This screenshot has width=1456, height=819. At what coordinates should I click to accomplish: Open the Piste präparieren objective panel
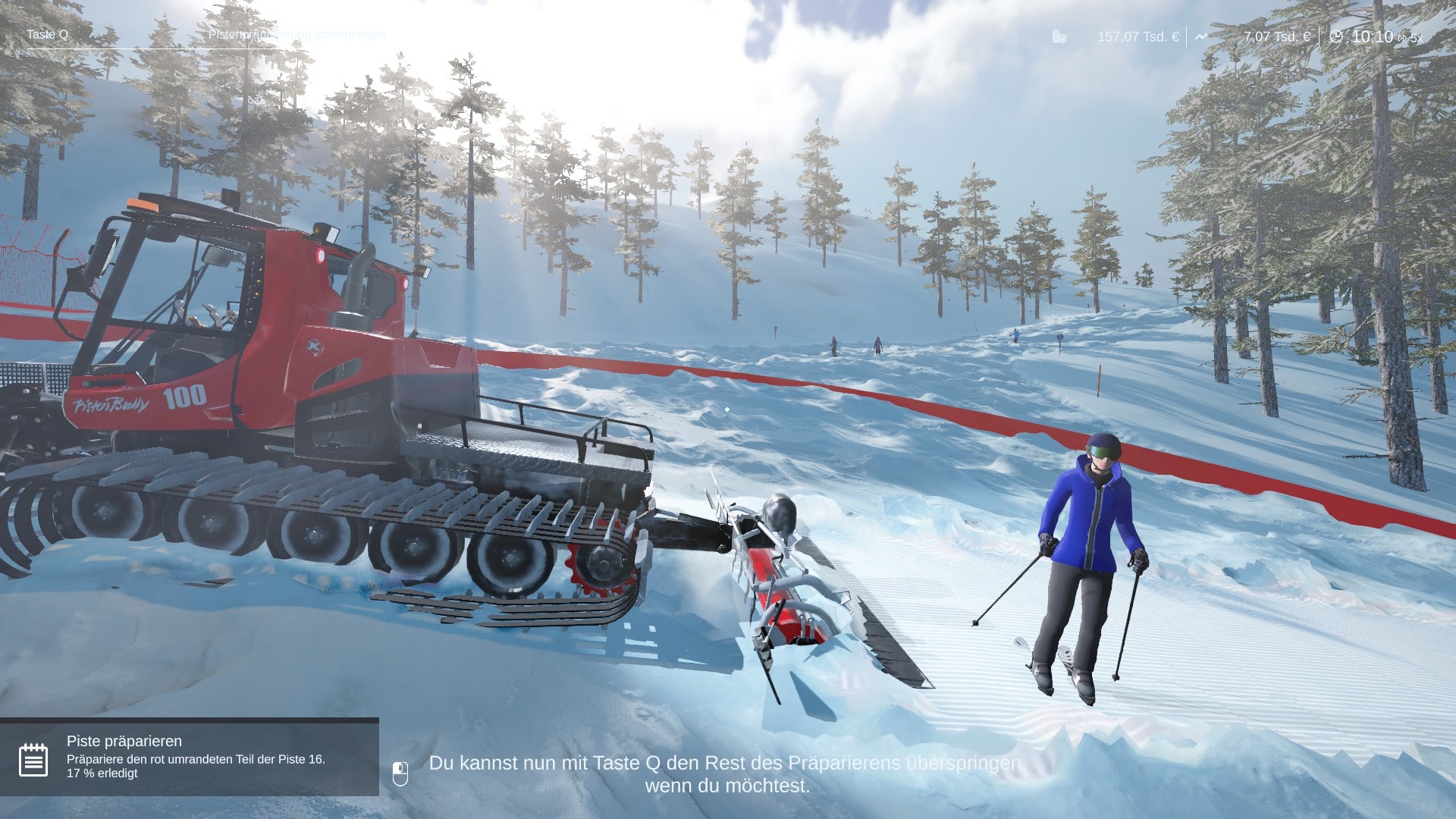point(190,756)
